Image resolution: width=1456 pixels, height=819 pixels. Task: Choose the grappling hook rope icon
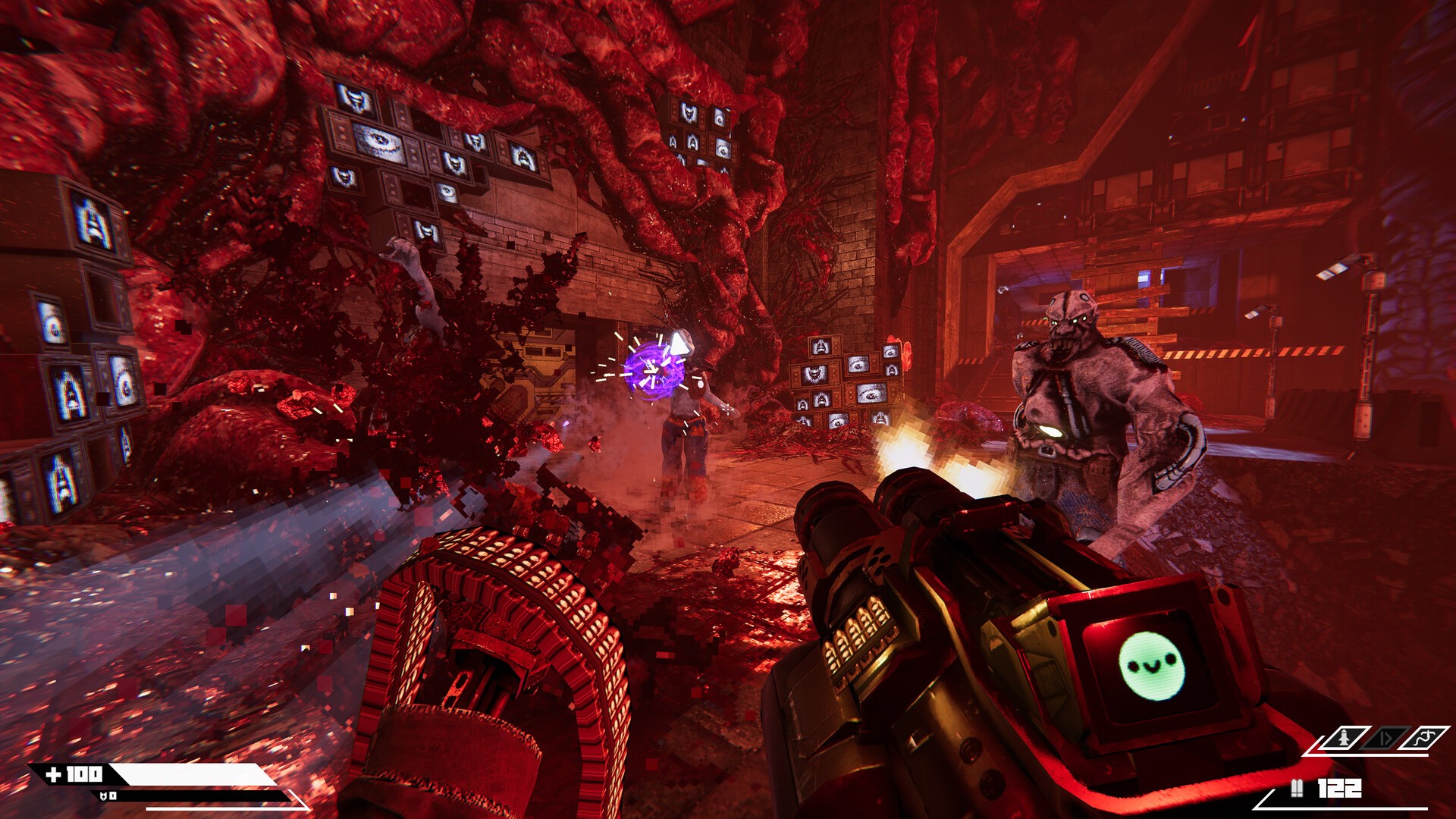coord(1425,737)
